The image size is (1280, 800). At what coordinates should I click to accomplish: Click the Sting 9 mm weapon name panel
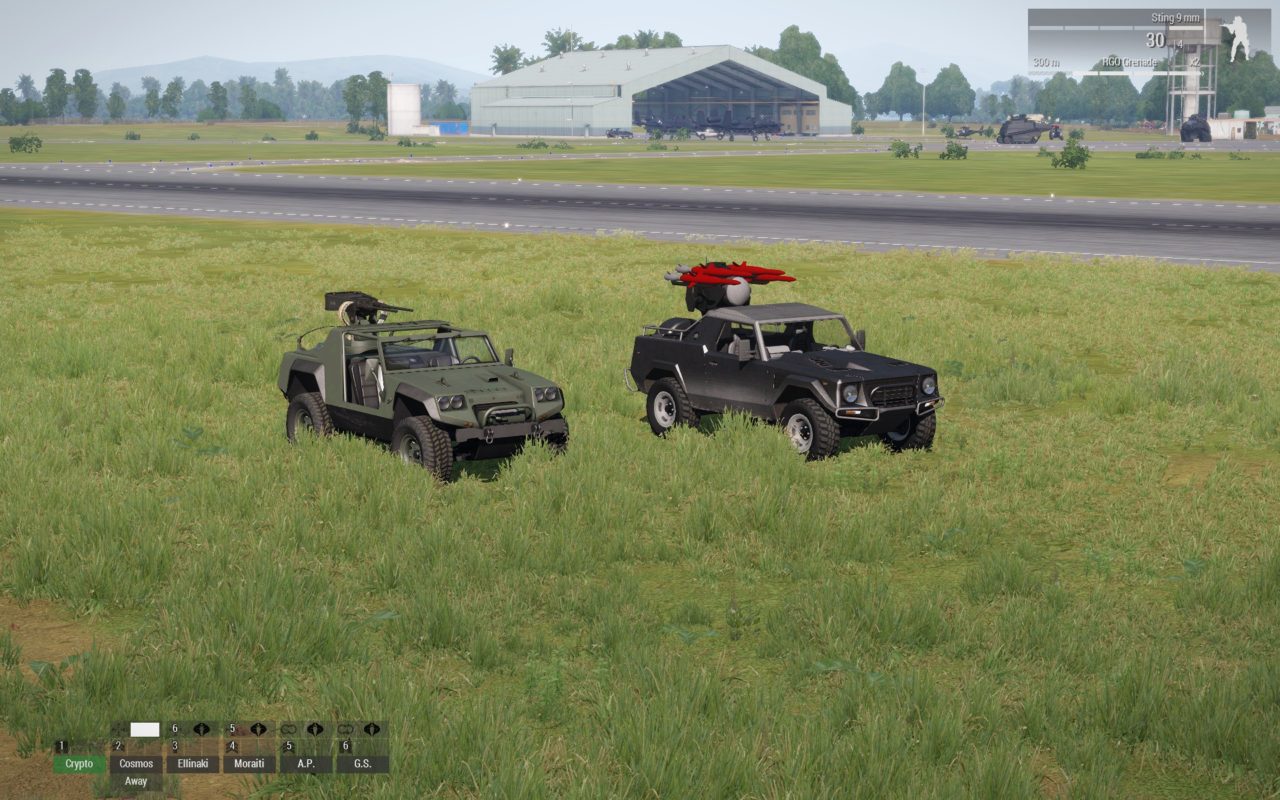1175,18
